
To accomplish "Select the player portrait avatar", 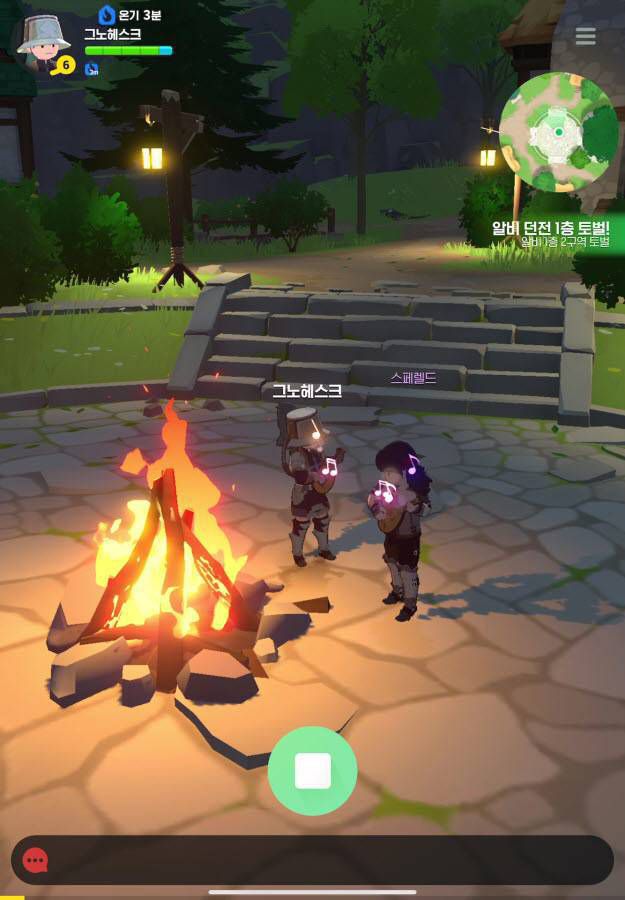I will point(44,43).
